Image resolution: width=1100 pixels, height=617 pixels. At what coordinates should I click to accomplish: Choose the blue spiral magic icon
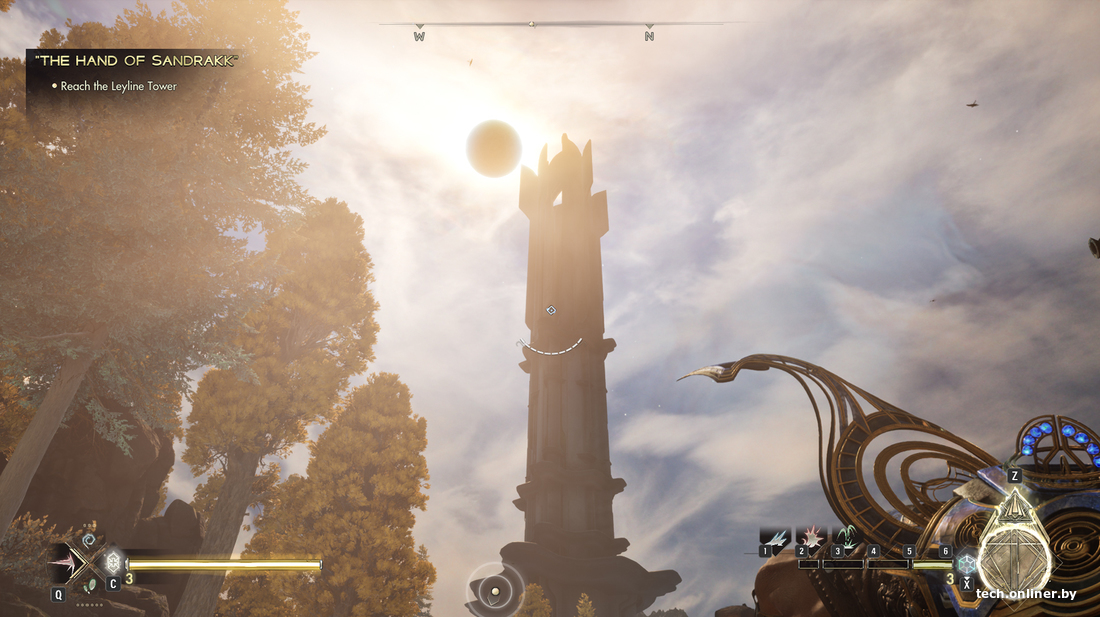[88, 540]
